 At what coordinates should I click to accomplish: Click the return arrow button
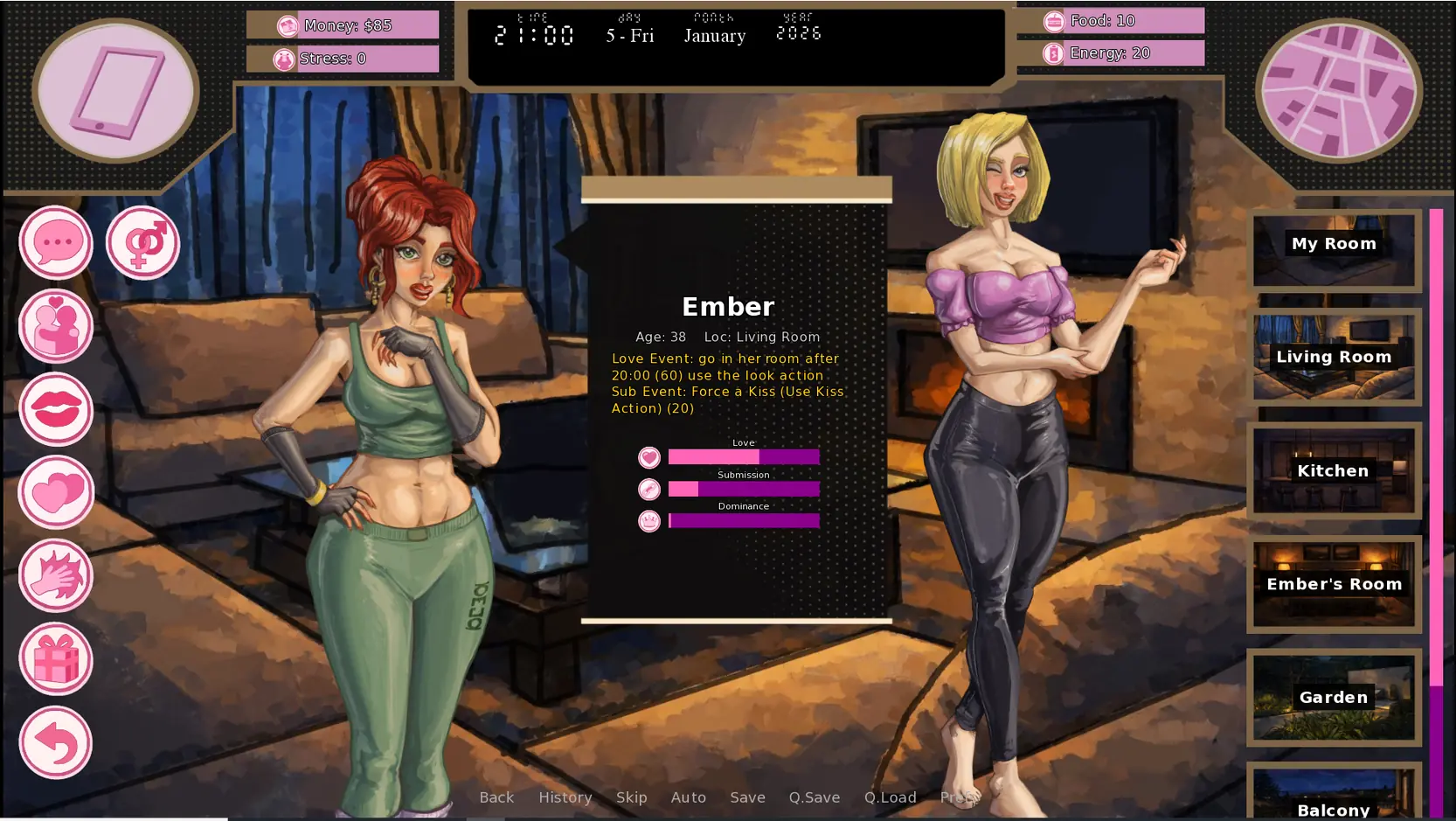pyautogui.click(x=56, y=742)
